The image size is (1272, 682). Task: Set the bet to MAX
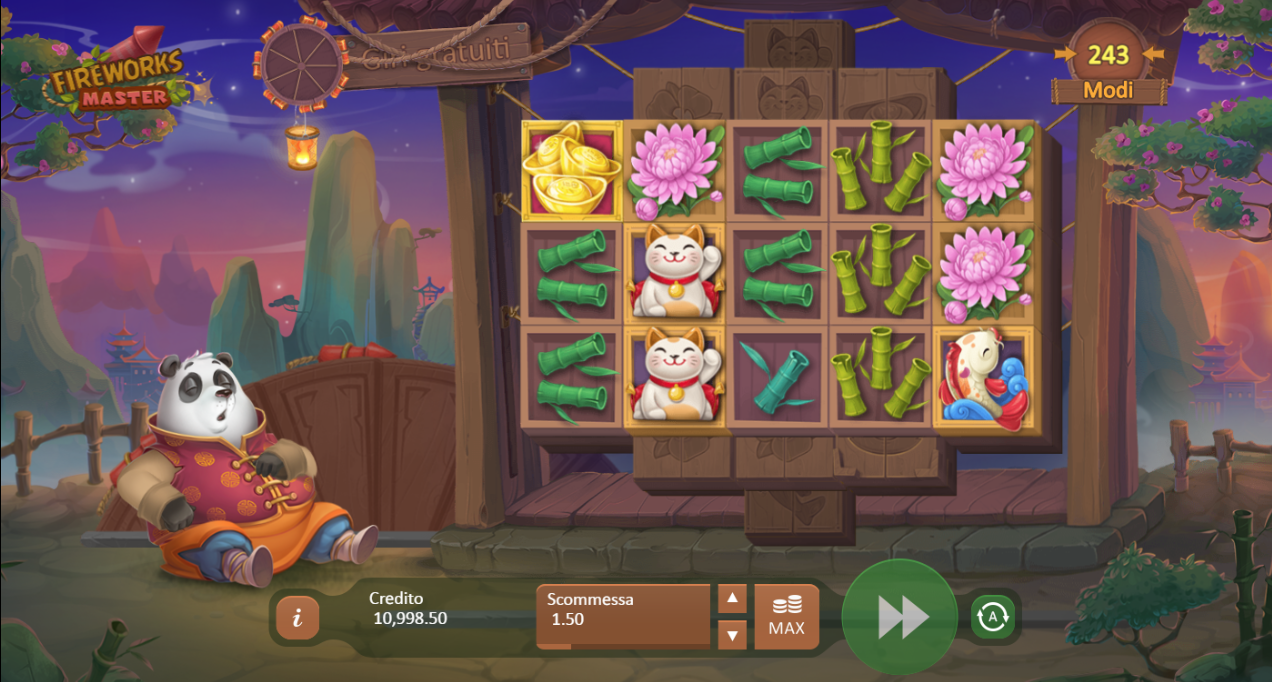click(x=787, y=617)
